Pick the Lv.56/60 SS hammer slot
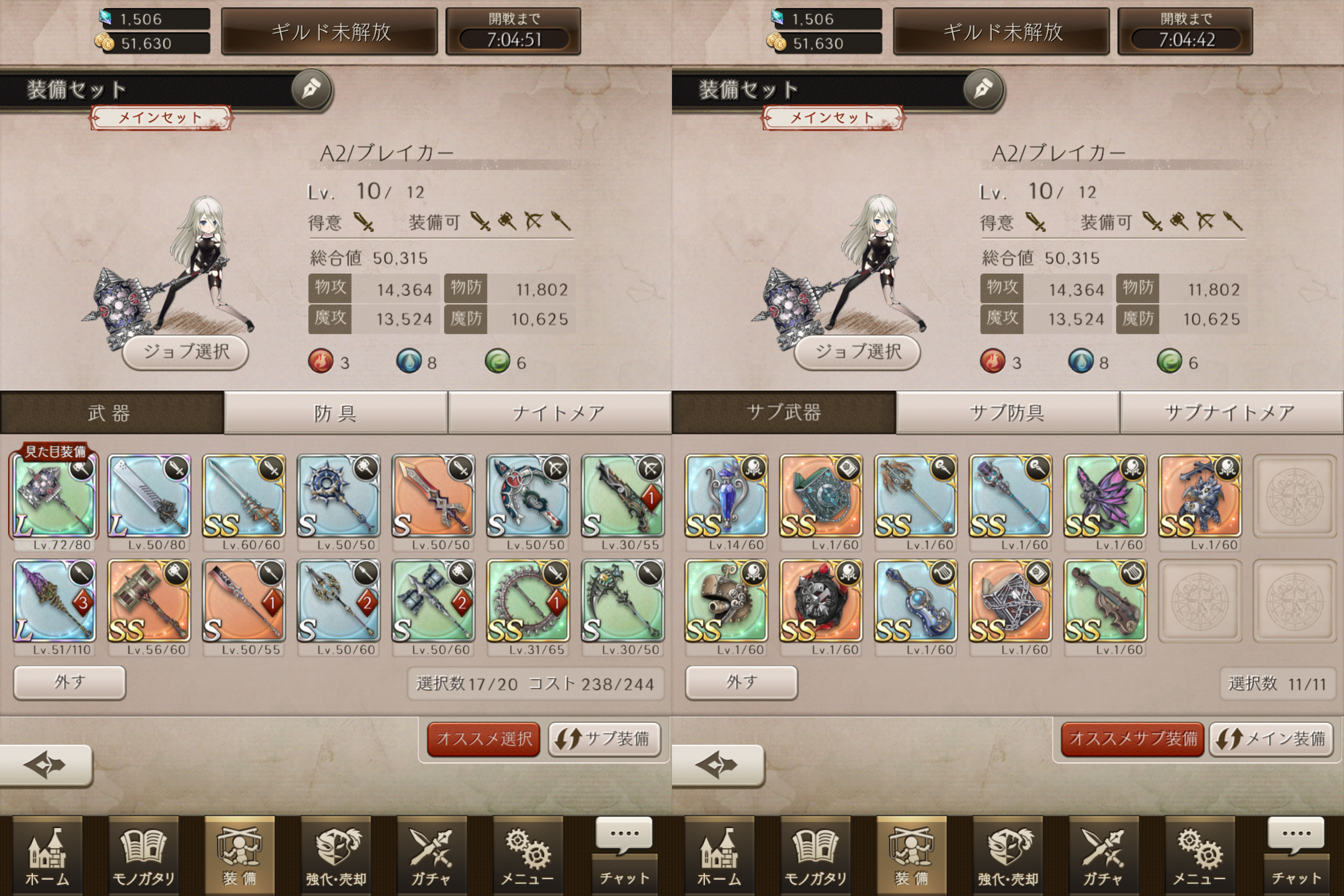1344x896 pixels. (x=149, y=600)
